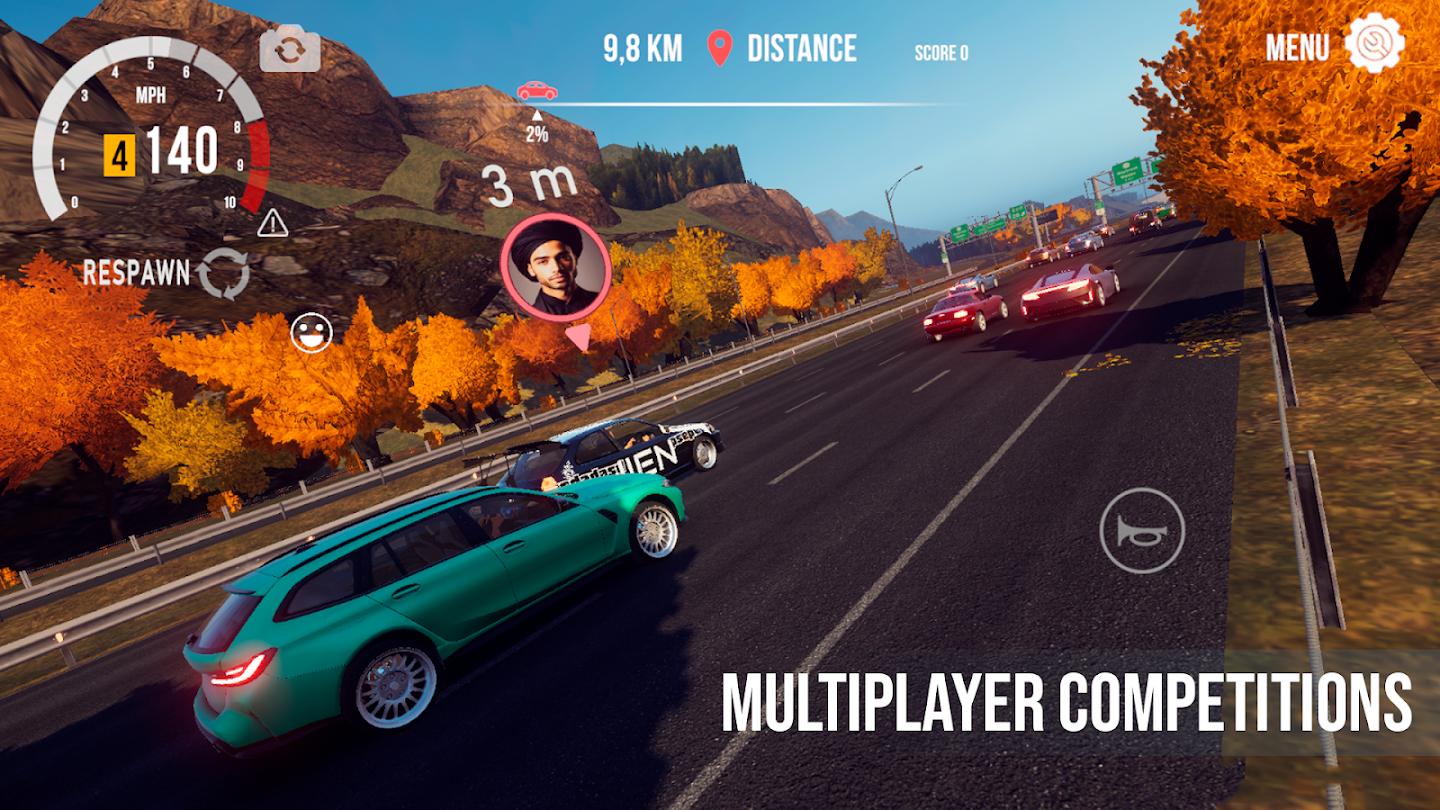This screenshot has height=810, width=1440.
Task: Open the MENU
Action: tap(1296, 48)
